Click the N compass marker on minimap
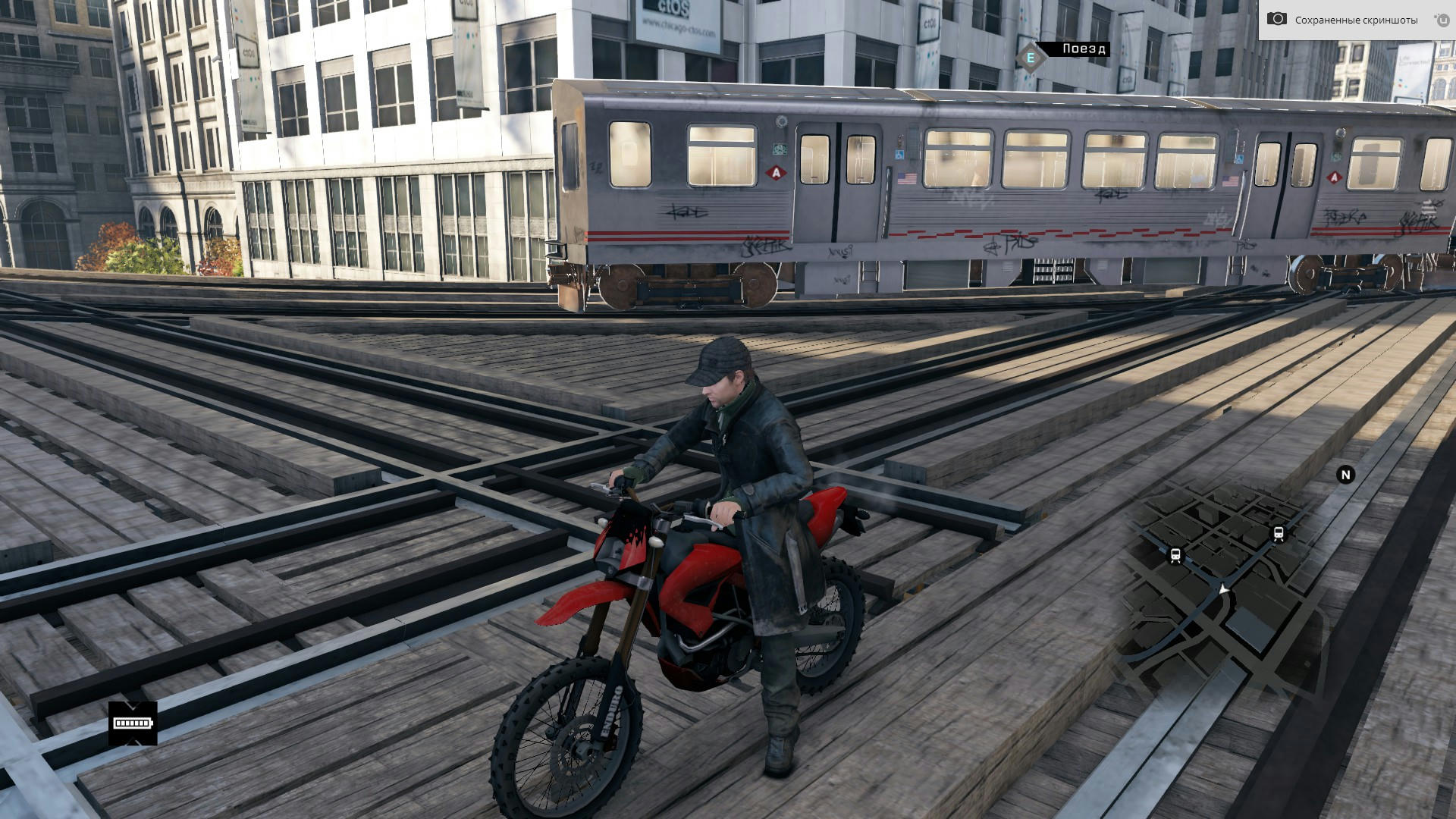This screenshot has height=819, width=1456. [x=1345, y=475]
